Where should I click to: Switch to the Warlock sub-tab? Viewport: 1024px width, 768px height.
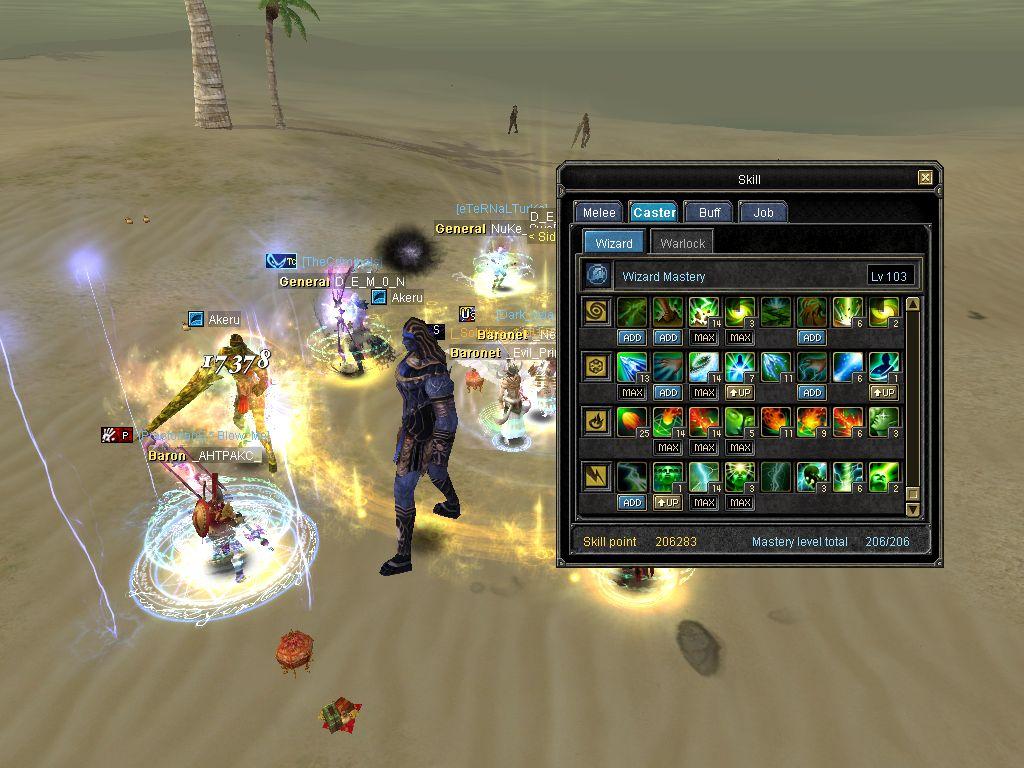click(683, 243)
